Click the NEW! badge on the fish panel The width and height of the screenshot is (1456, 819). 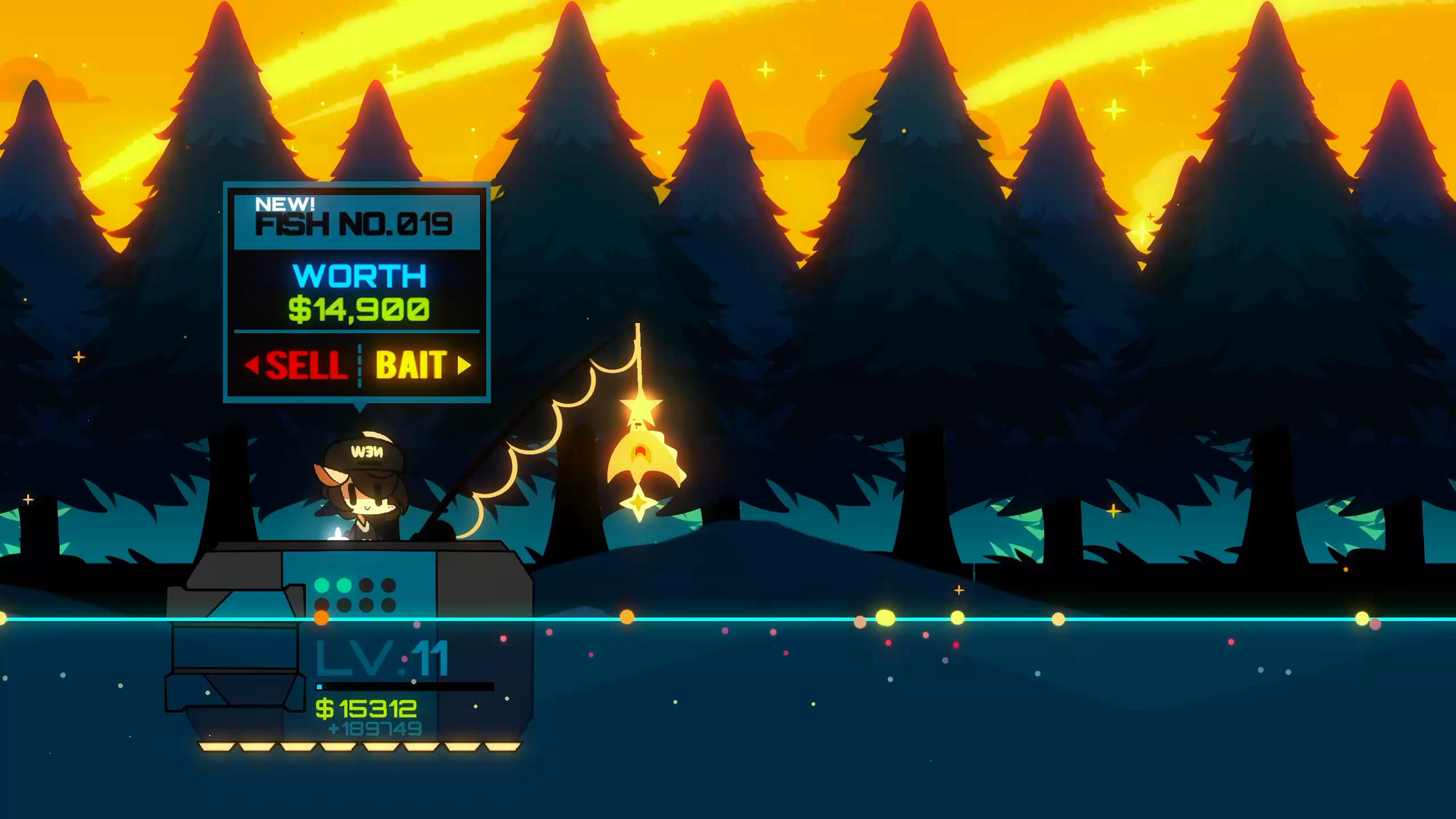tap(286, 202)
